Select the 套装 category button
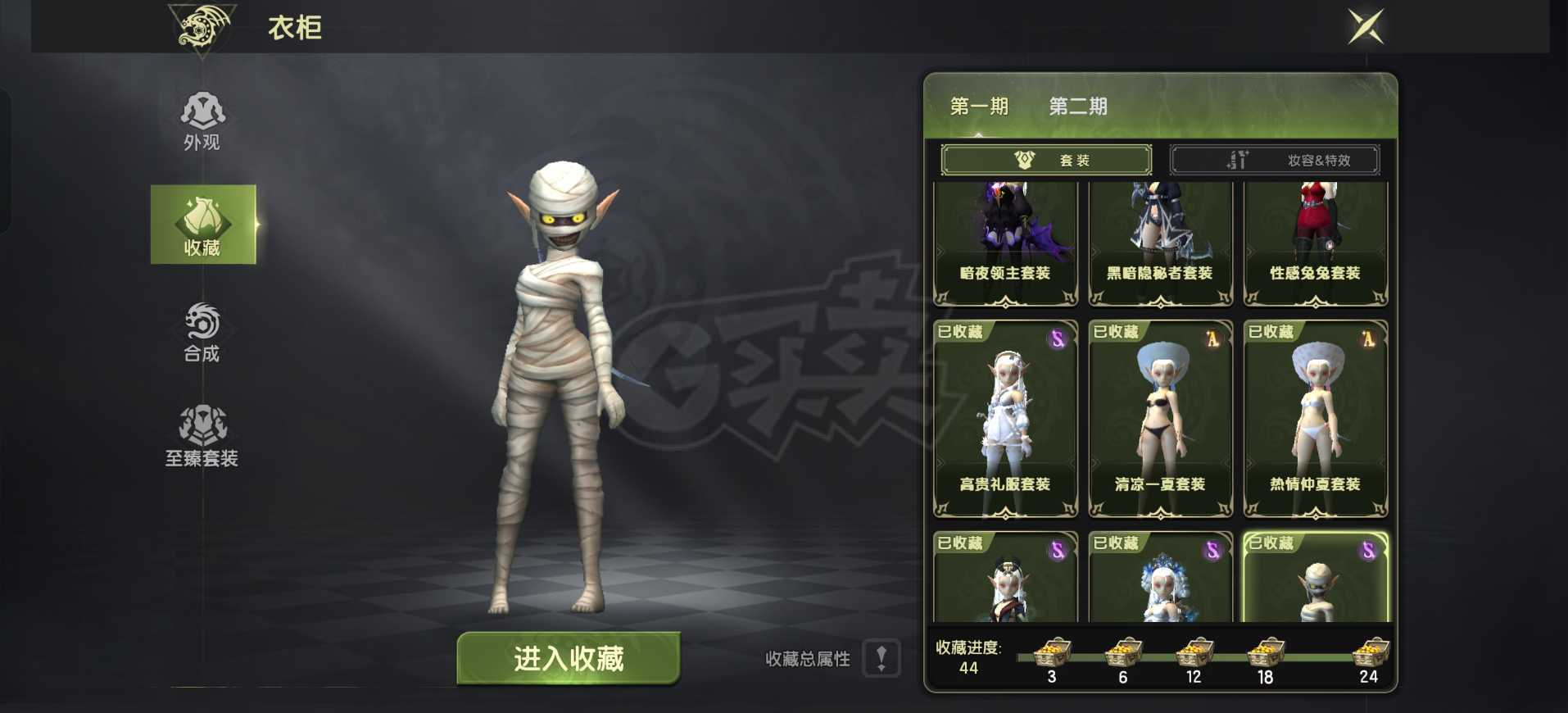This screenshot has height=713, width=1568. [x=1046, y=159]
